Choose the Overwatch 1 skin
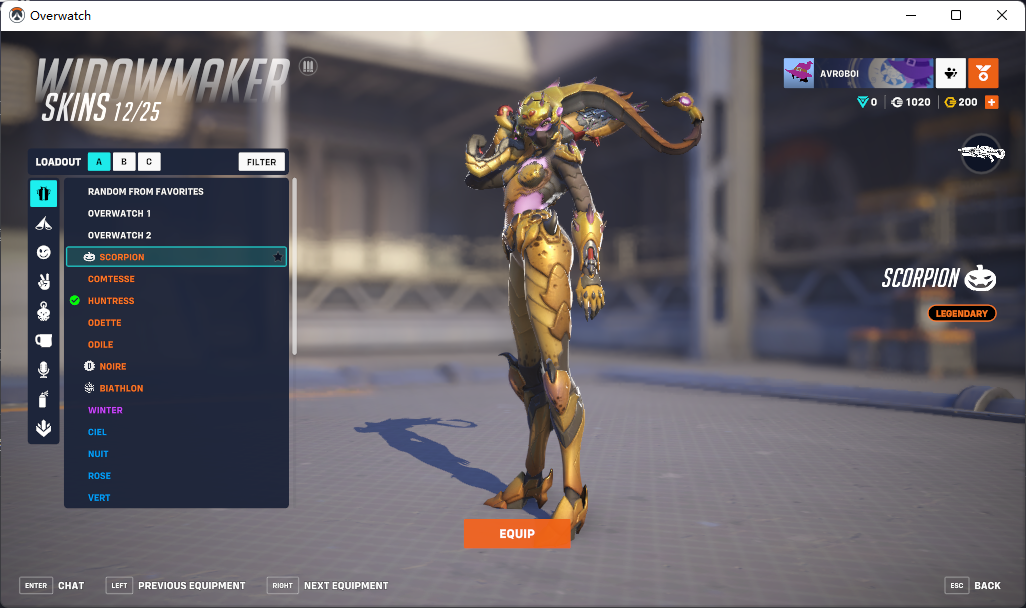 pos(119,214)
